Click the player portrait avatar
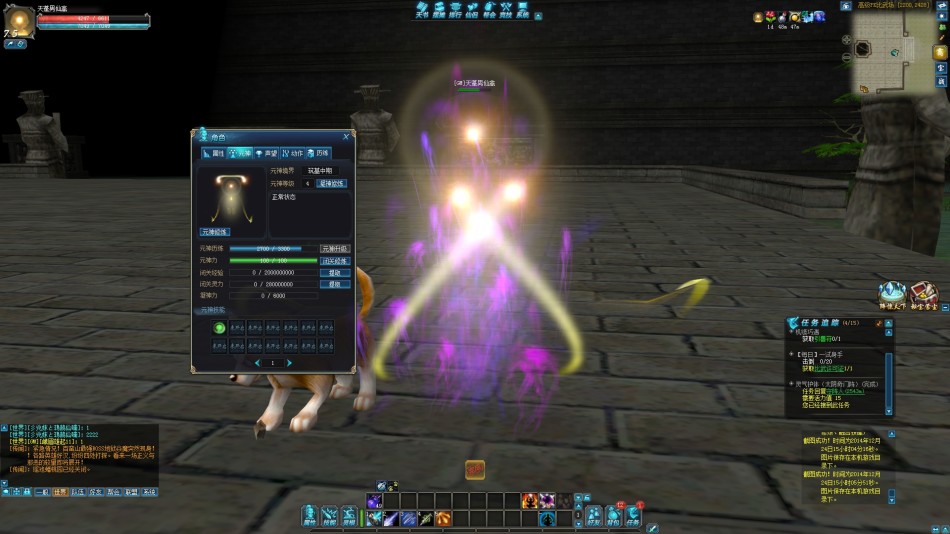This screenshot has height=534, width=950. coord(20,21)
